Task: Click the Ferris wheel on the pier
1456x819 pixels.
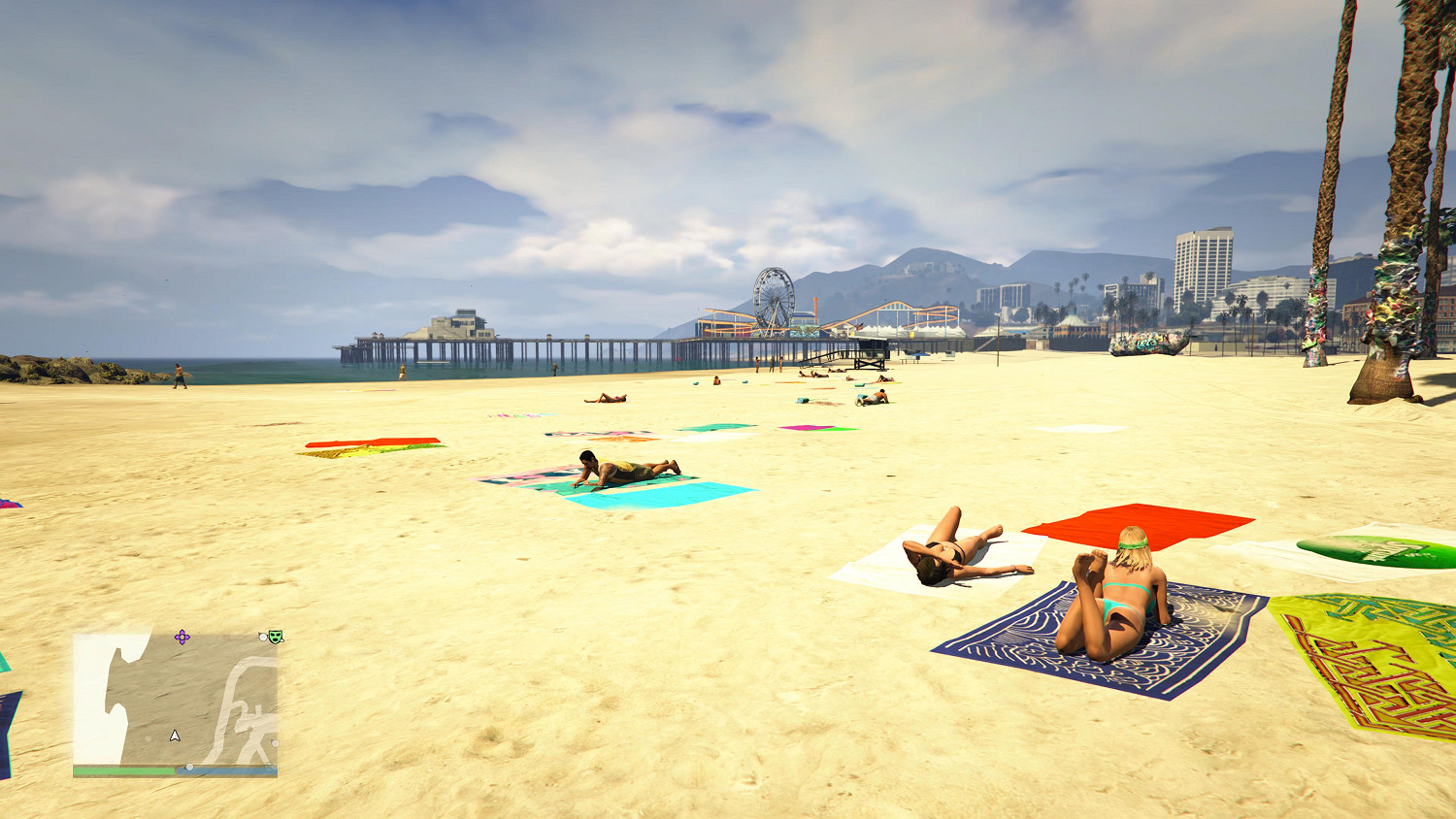Action: (772, 296)
